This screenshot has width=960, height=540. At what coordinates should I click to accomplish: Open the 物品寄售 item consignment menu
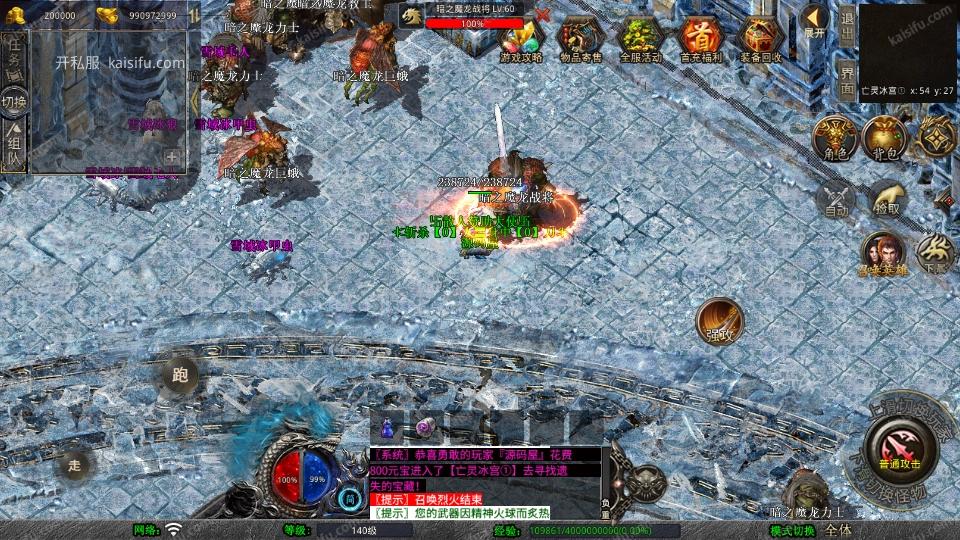pyautogui.click(x=580, y=40)
